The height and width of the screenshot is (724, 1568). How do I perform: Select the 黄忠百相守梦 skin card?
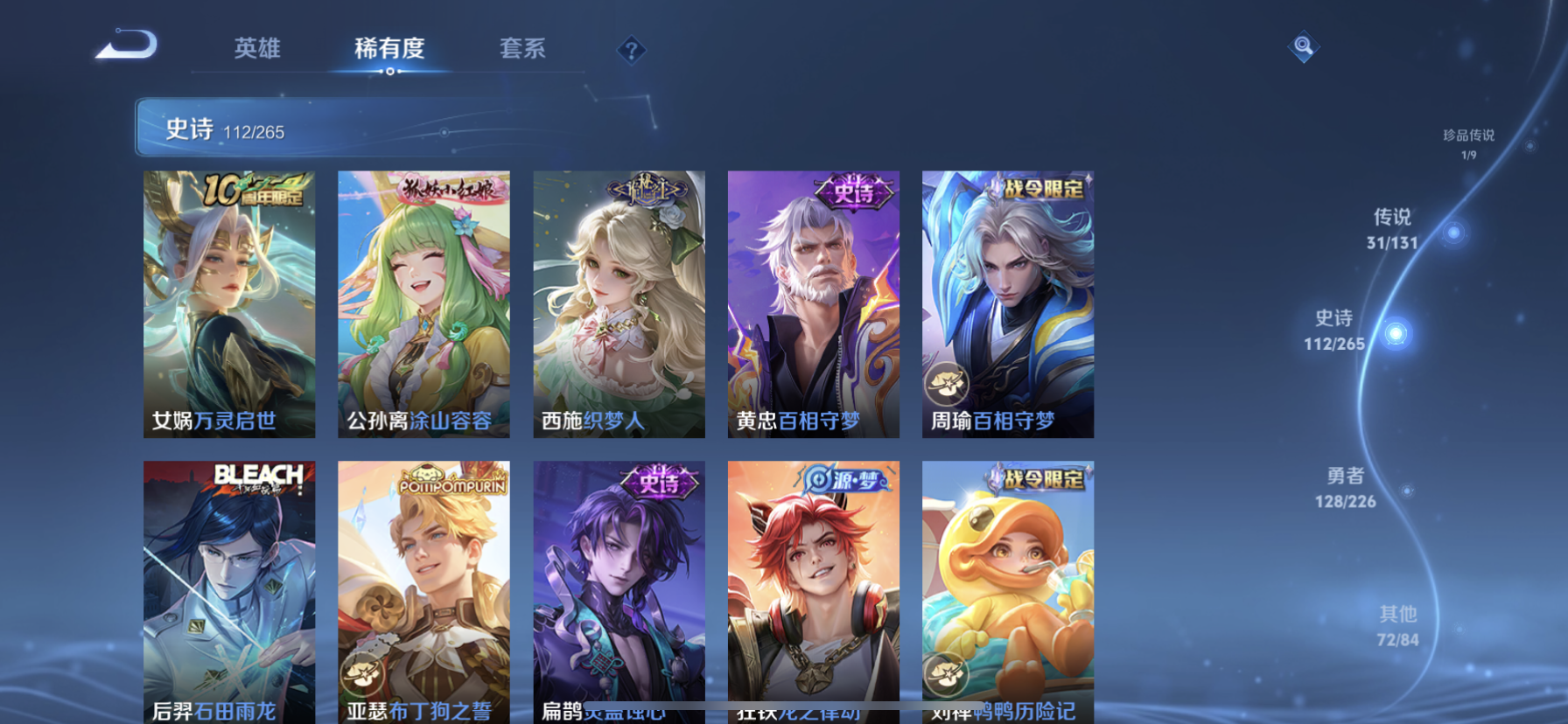pyautogui.click(x=813, y=303)
